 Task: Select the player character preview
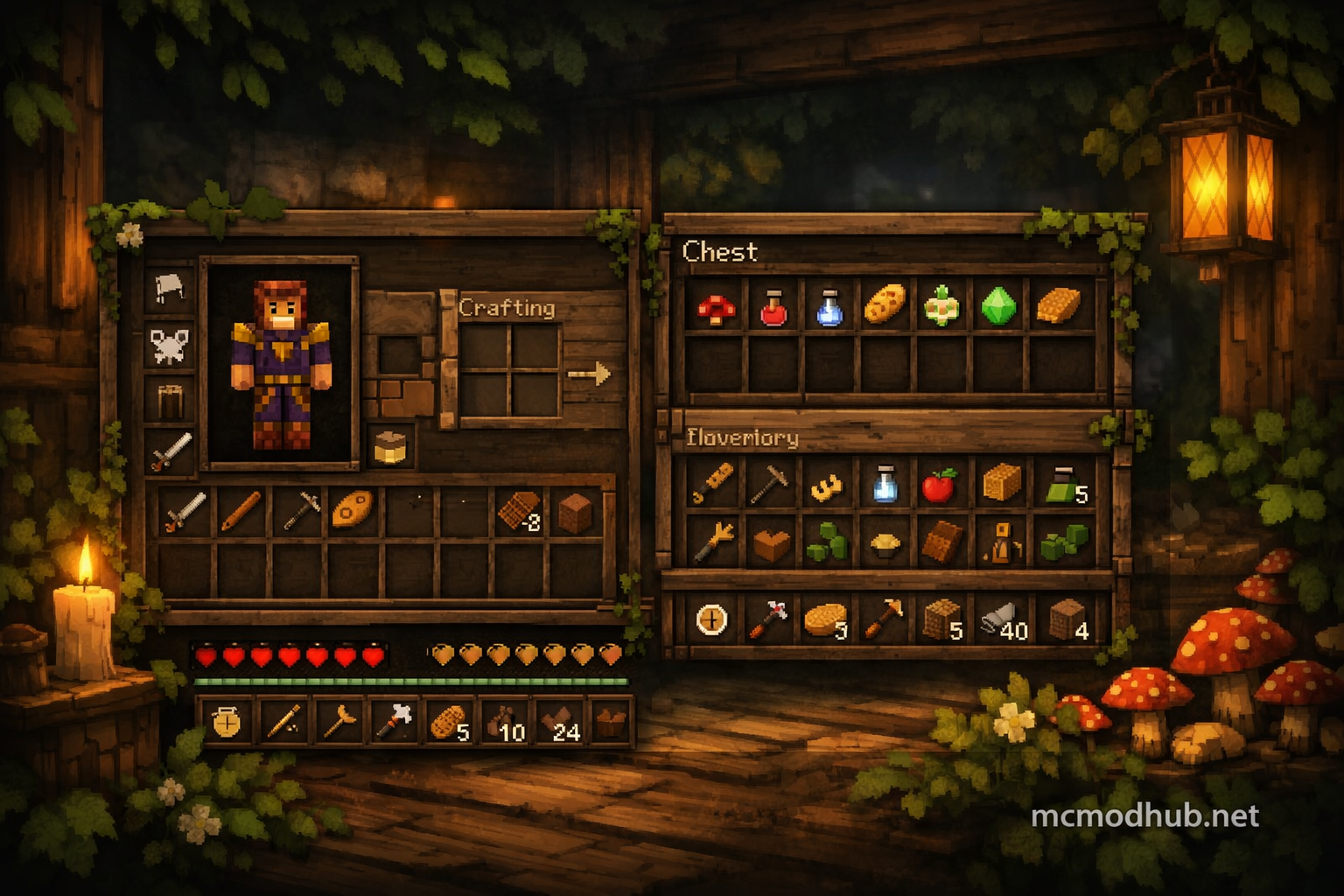280,362
